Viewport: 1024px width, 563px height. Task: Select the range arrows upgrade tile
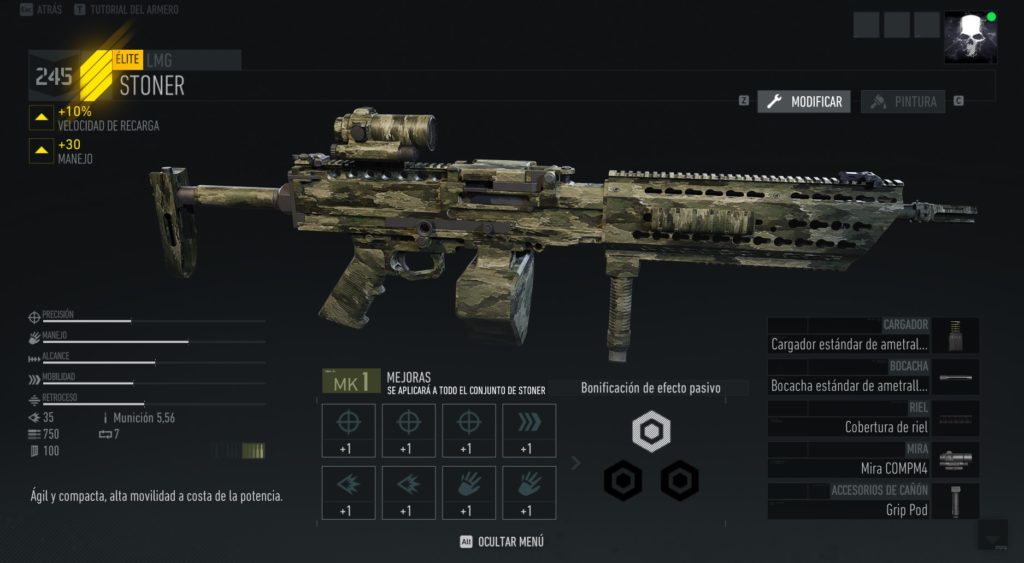coord(529,431)
